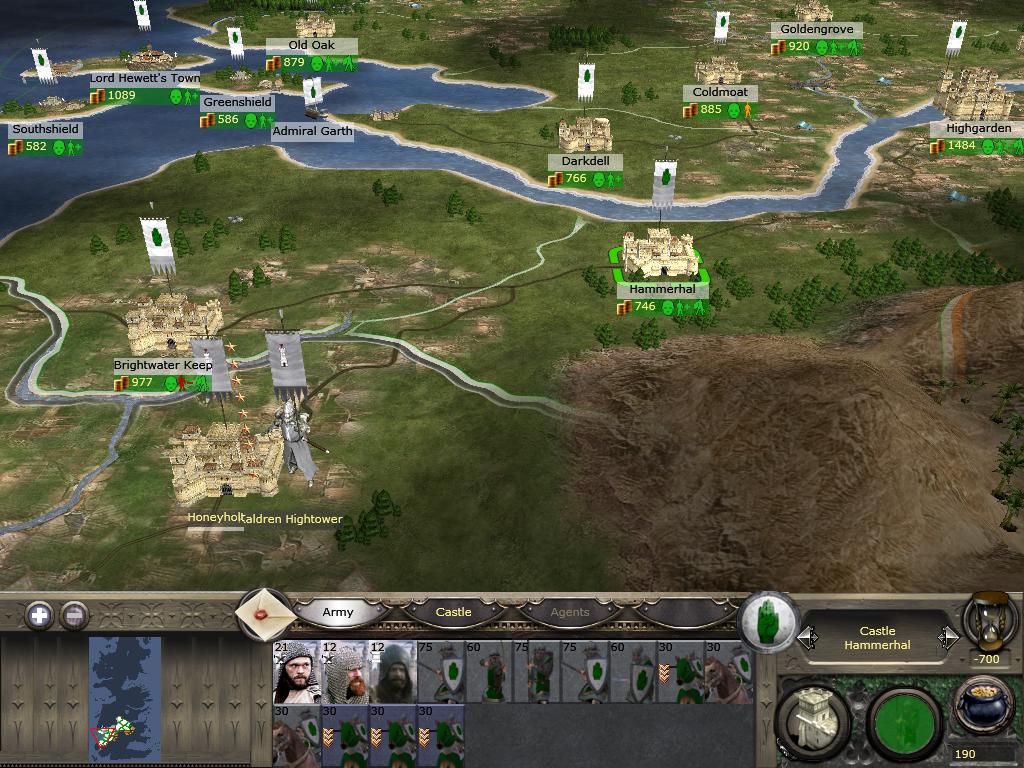Select the Highgarden settlement label
Image resolution: width=1024 pixels, height=768 pixels.
coord(978,129)
